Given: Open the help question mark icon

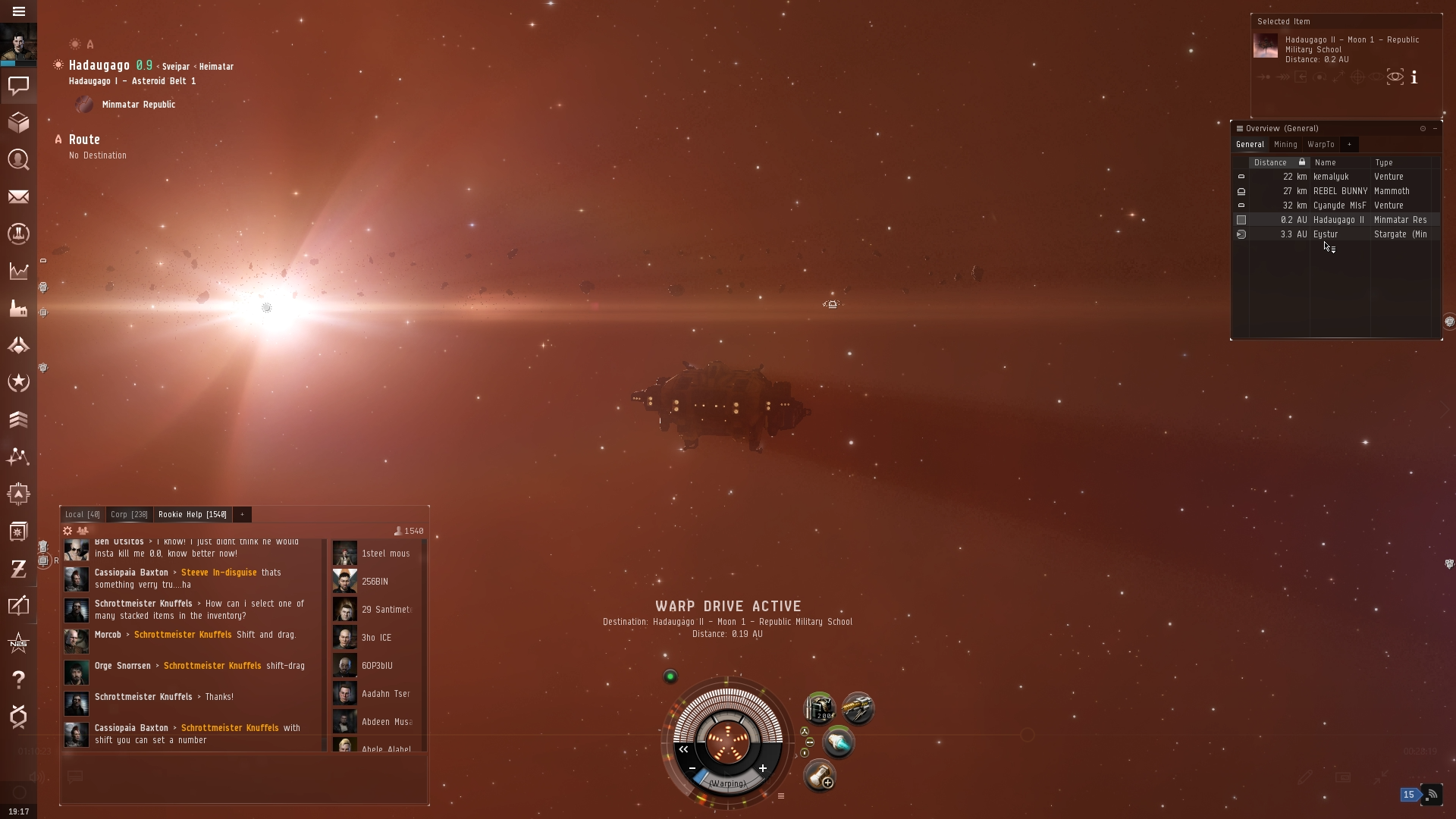Looking at the screenshot, I should click(x=19, y=679).
